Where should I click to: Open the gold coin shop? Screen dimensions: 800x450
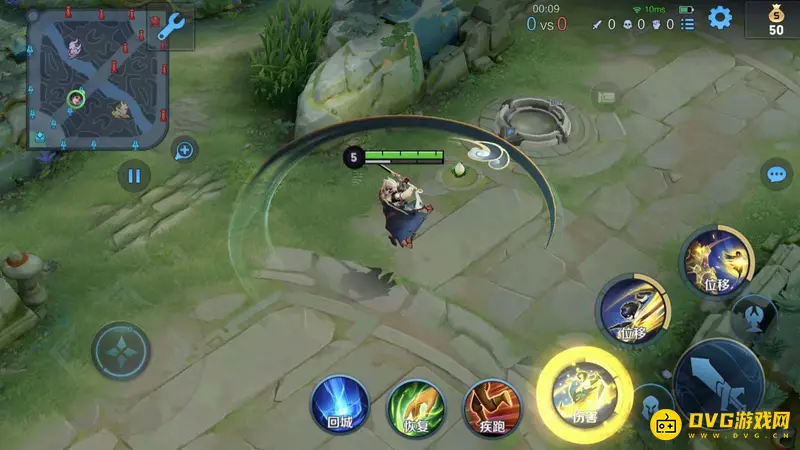click(774, 20)
